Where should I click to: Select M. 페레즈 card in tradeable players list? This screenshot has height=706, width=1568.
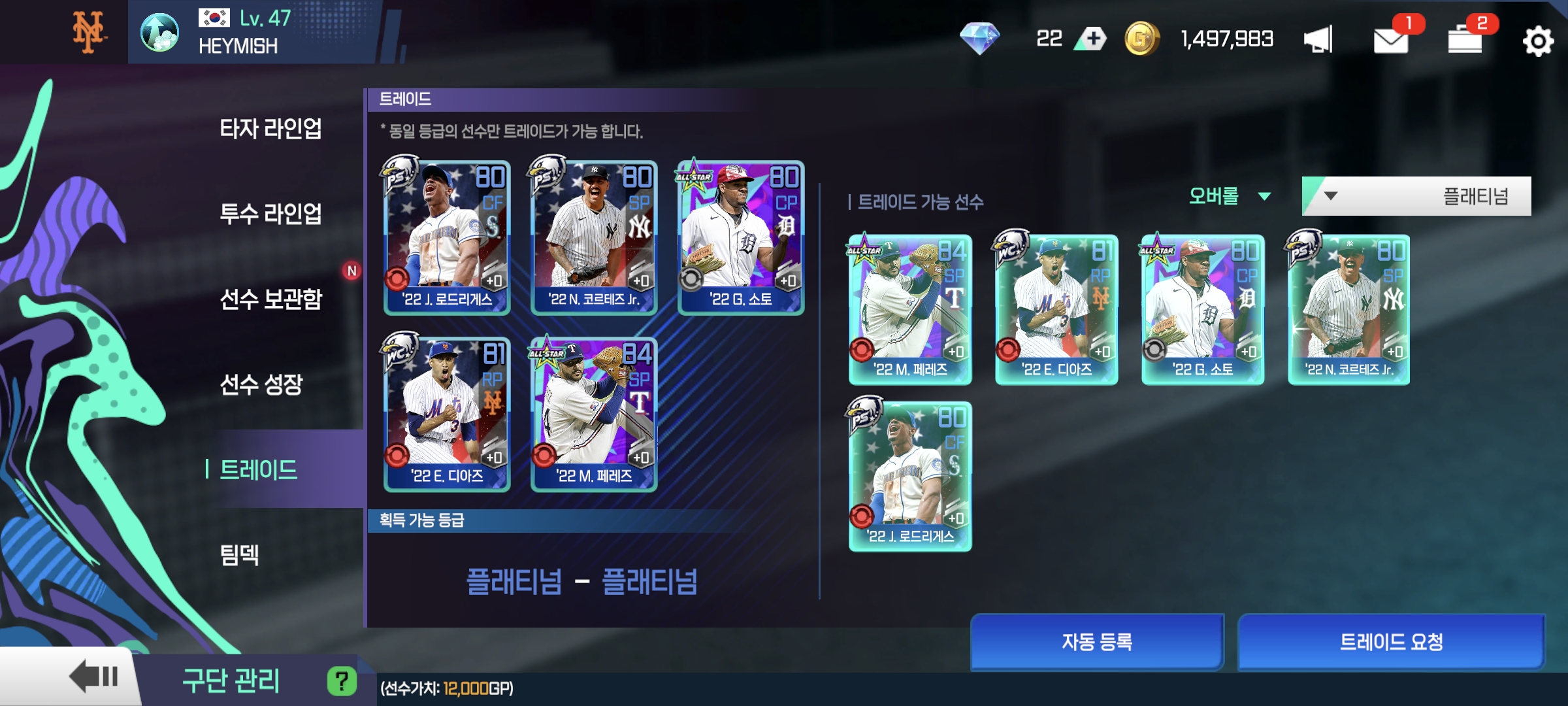910,310
